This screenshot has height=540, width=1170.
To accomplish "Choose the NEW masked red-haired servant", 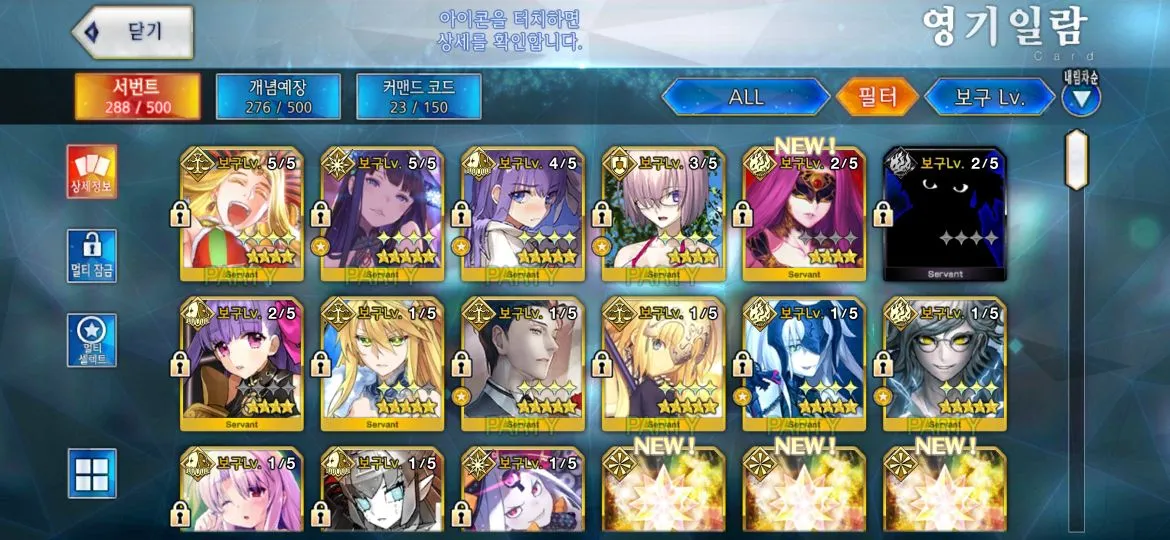I will (x=804, y=214).
